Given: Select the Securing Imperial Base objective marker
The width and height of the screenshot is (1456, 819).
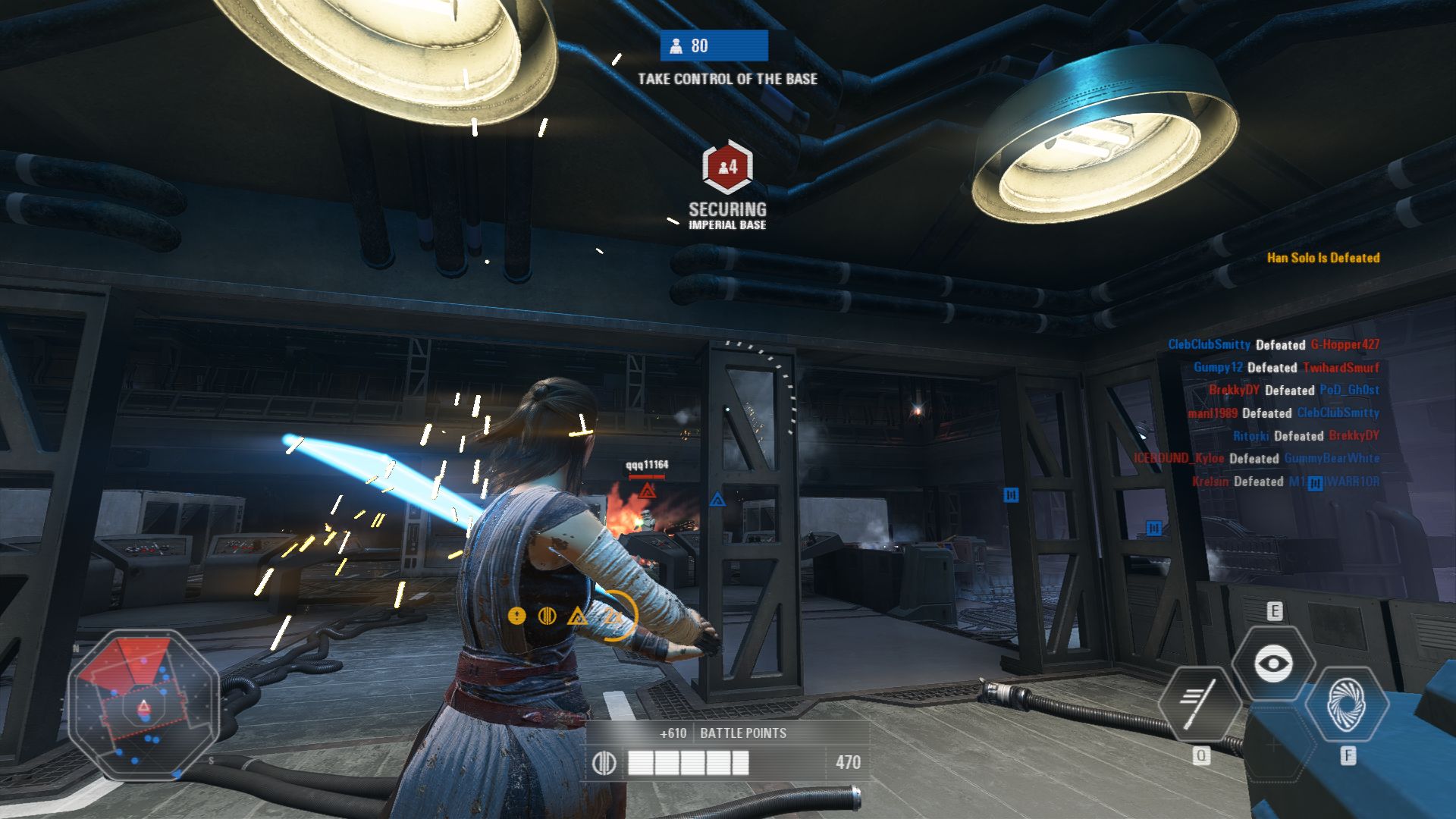Looking at the screenshot, I should 727,166.
